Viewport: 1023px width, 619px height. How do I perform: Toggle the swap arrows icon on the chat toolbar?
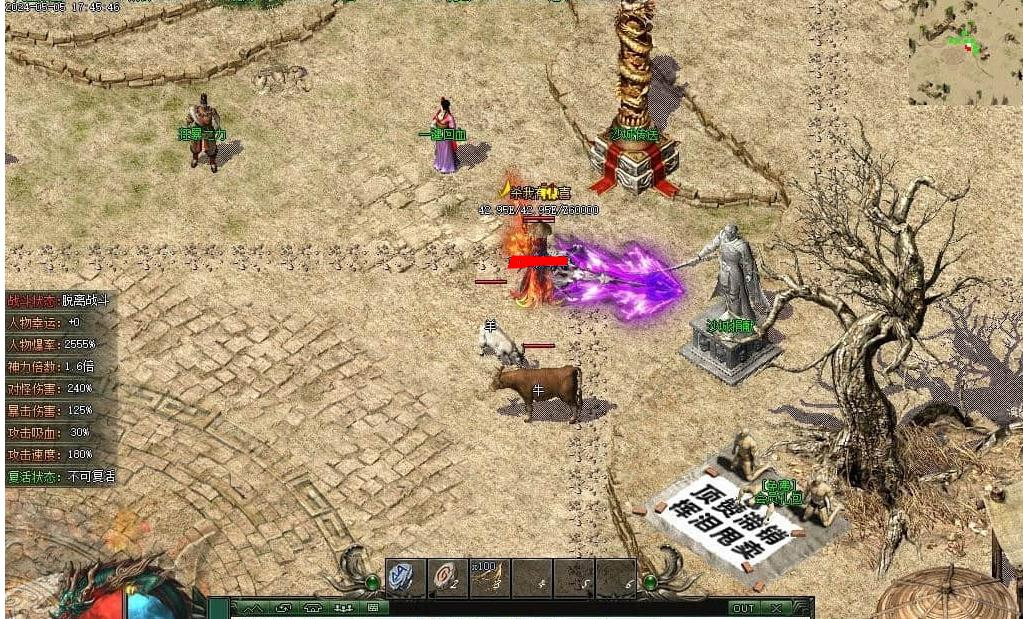click(283, 608)
